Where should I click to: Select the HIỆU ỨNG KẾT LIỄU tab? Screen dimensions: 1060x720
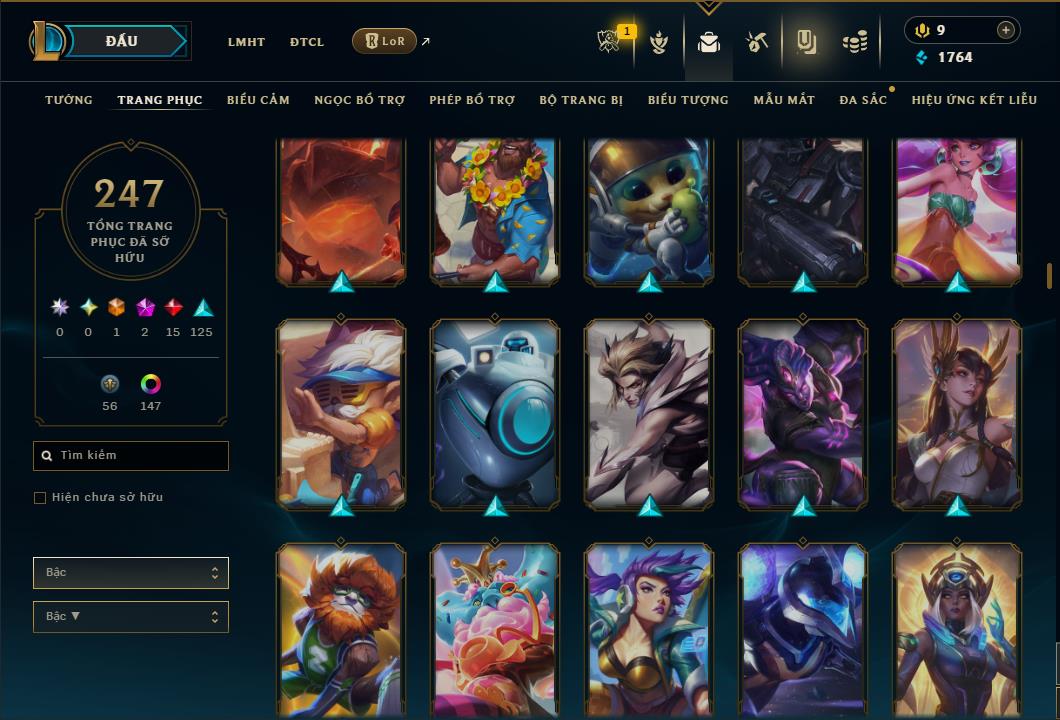[974, 100]
